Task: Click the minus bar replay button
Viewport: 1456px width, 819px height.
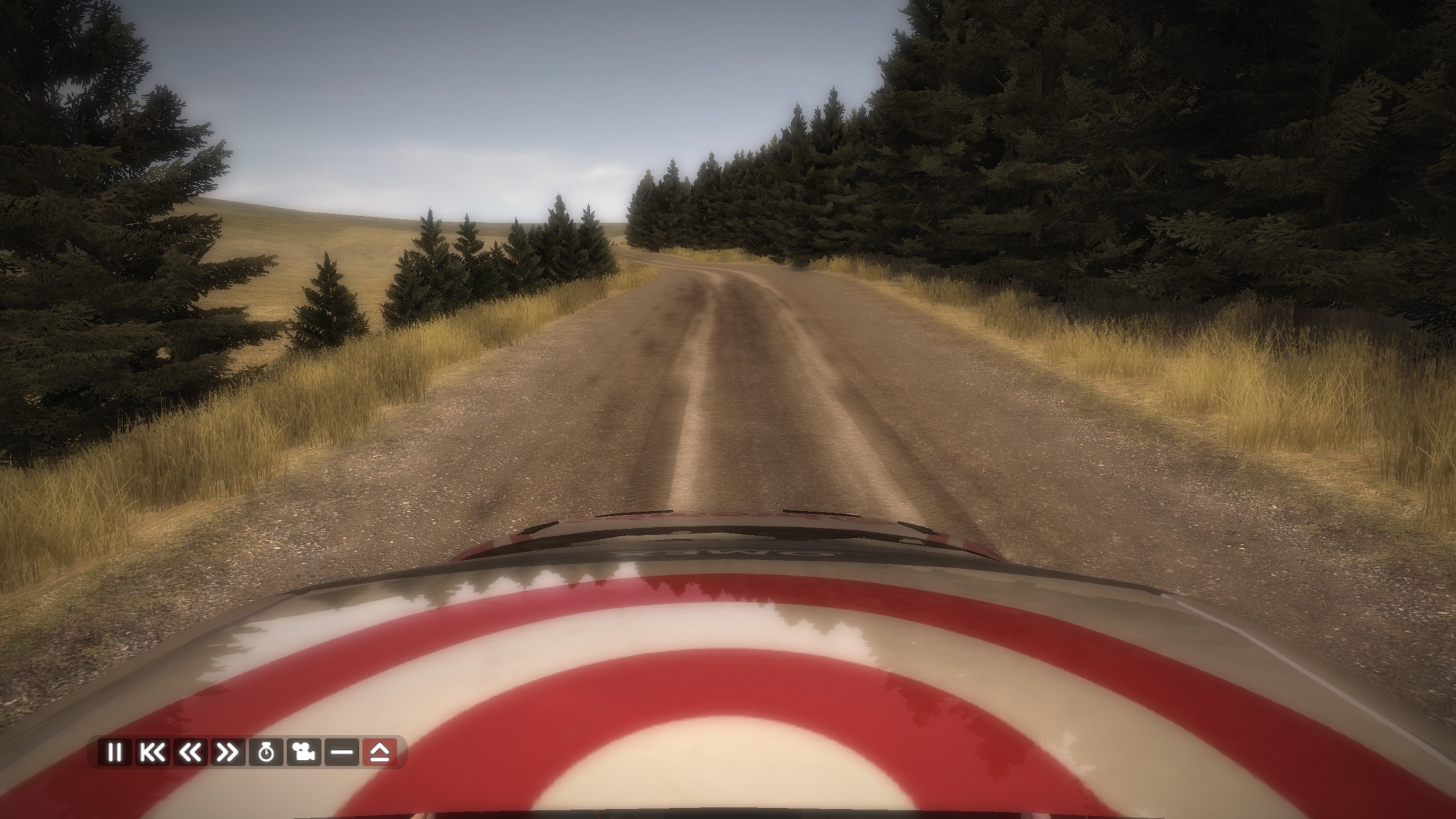Action: (342, 752)
